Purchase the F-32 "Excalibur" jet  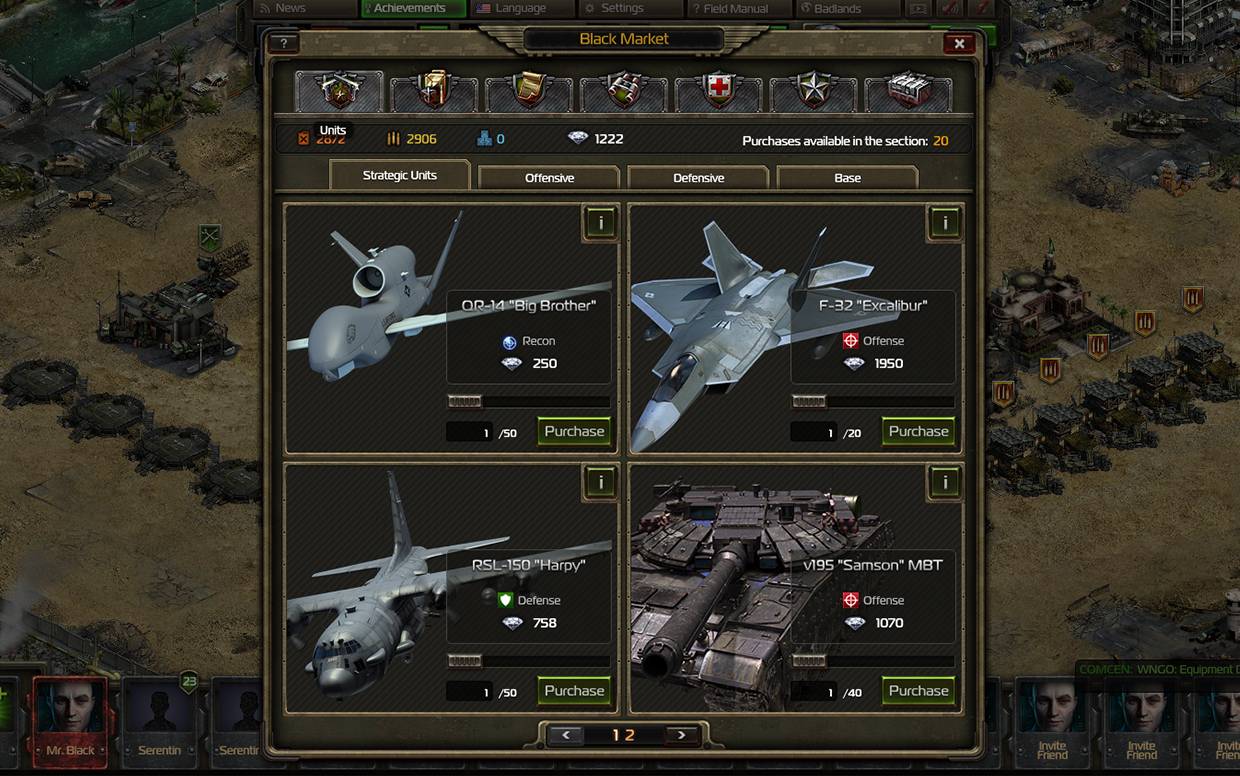click(918, 431)
